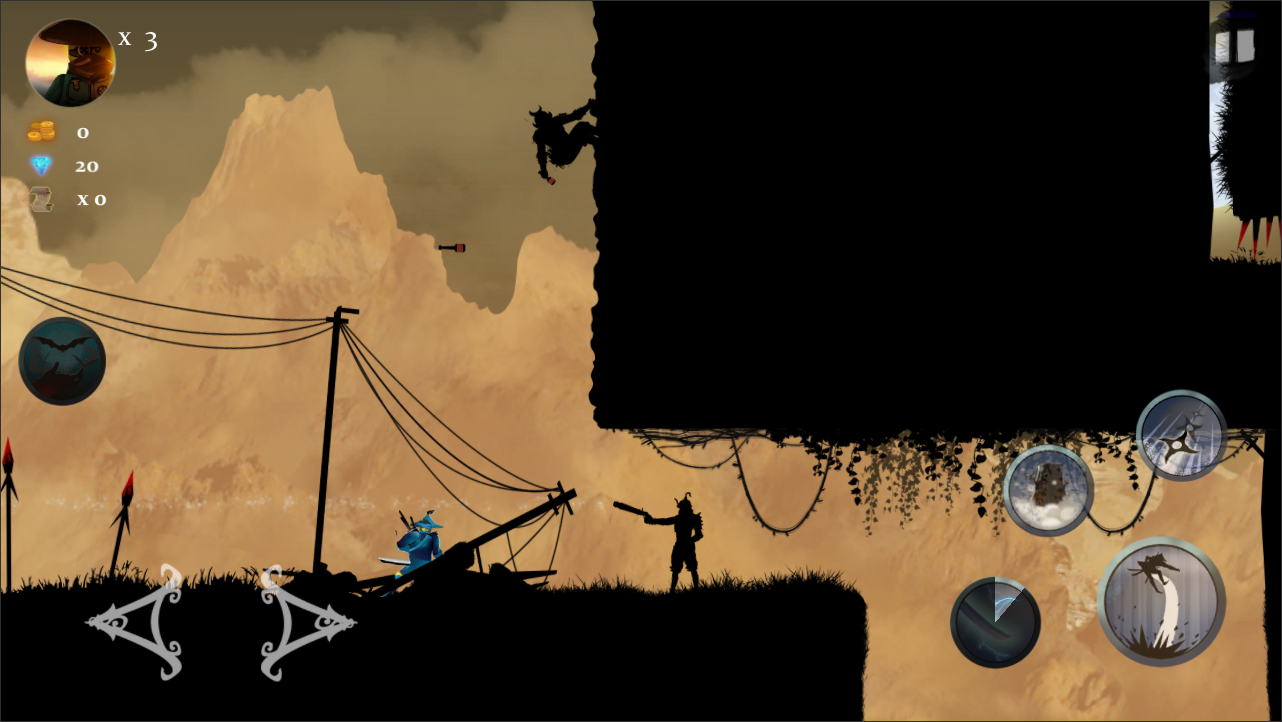Image resolution: width=1282 pixels, height=722 pixels.
Task: Click the gold coins counter icon
Action: [42, 131]
